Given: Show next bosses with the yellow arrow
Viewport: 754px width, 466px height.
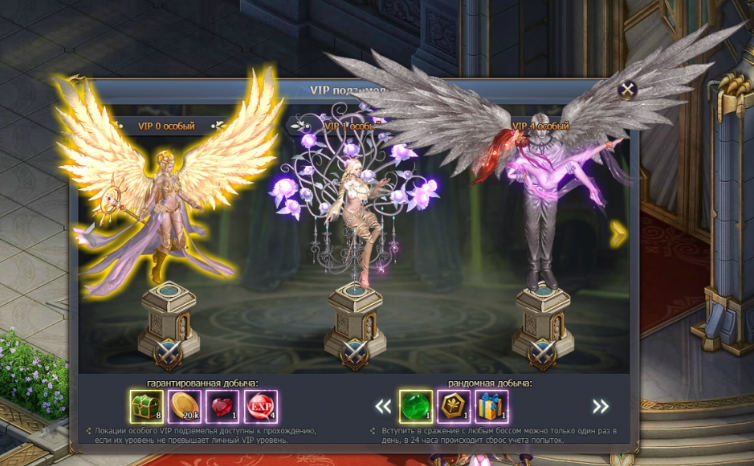Looking at the screenshot, I should (619, 233).
